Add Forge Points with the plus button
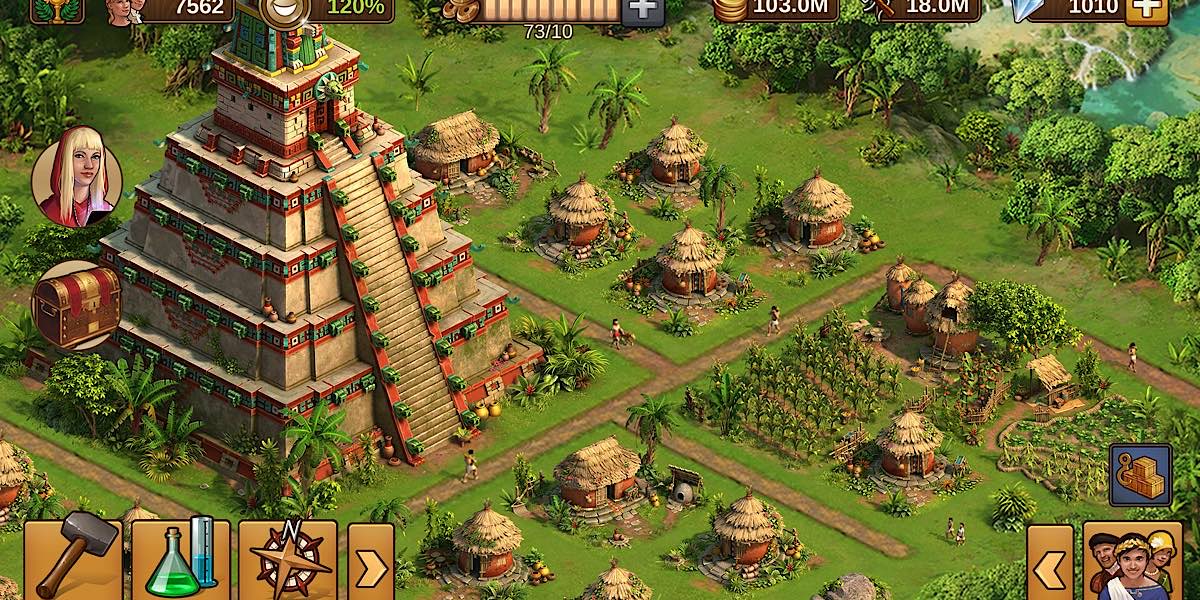The image size is (1200, 600). [x=640, y=10]
